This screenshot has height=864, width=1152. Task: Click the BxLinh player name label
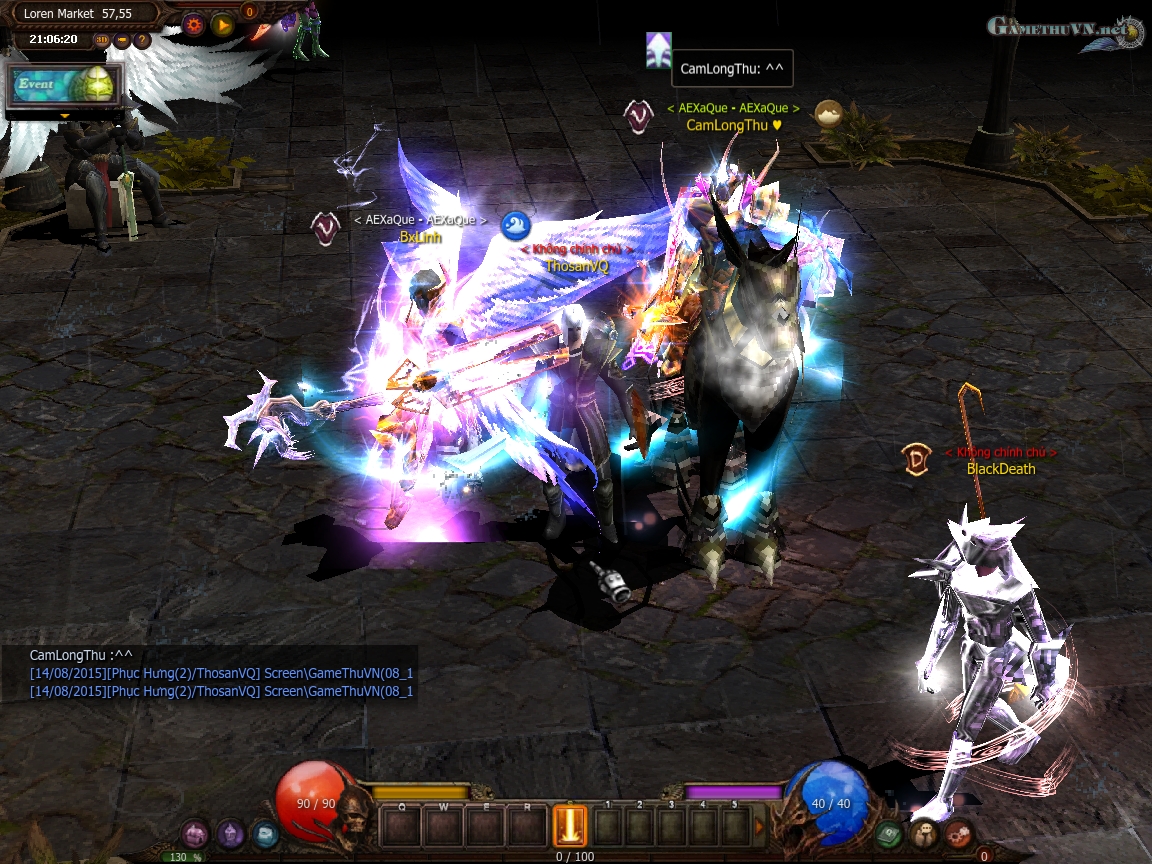pyautogui.click(x=420, y=237)
